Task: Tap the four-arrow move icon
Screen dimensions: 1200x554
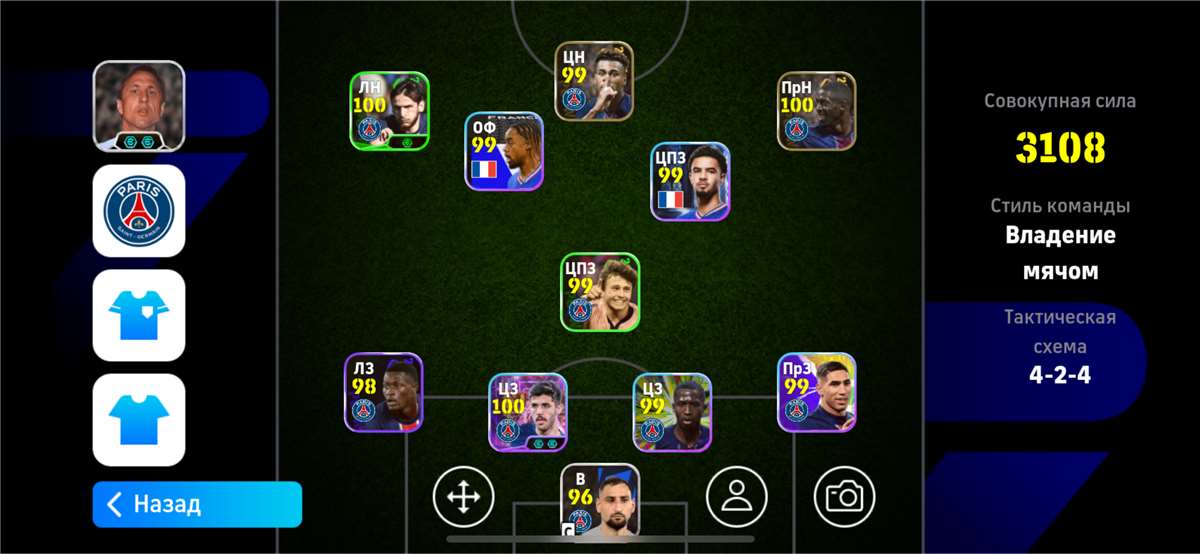Action: pyautogui.click(x=464, y=496)
